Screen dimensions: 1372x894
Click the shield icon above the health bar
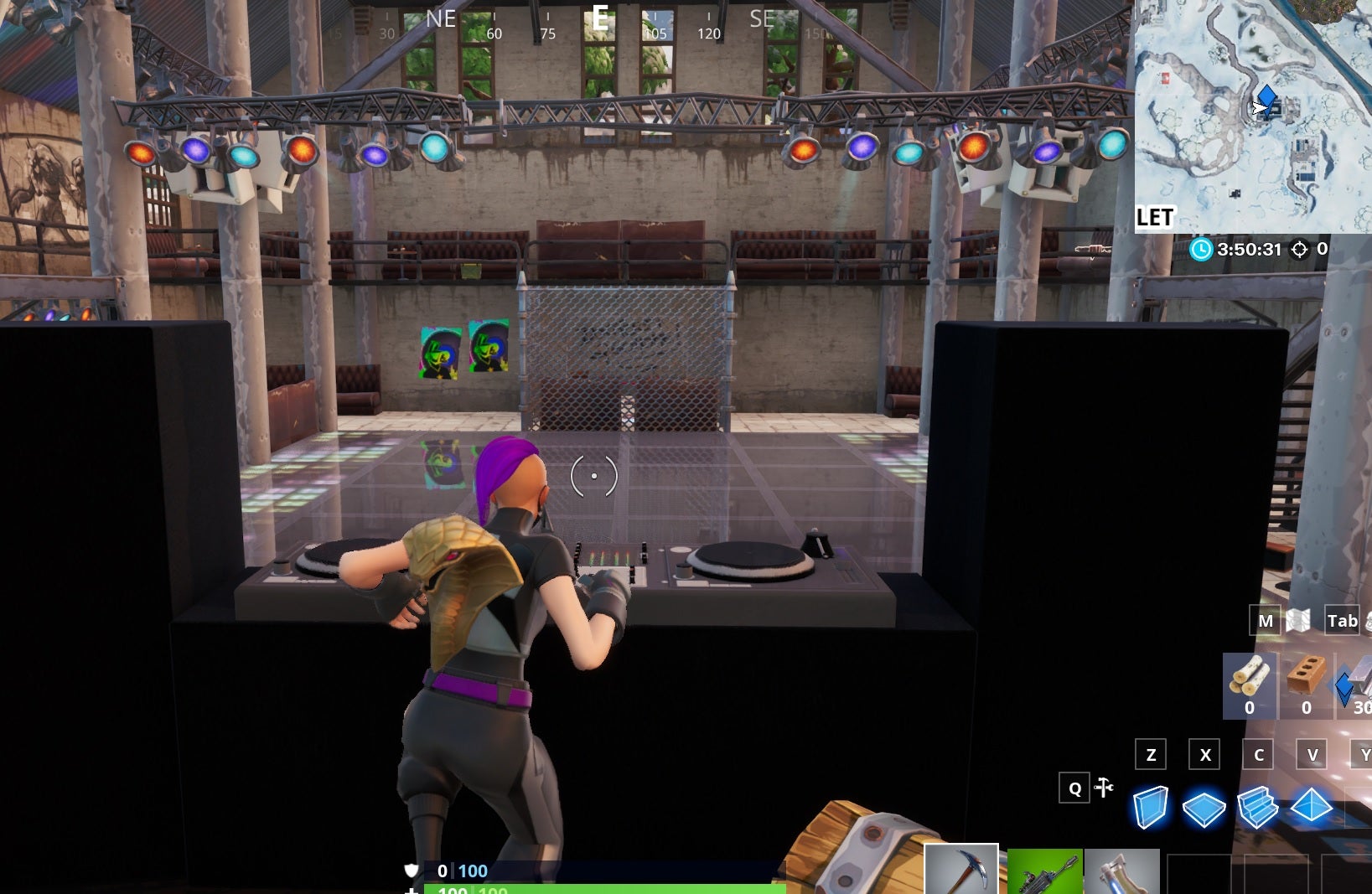coord(410,871)
